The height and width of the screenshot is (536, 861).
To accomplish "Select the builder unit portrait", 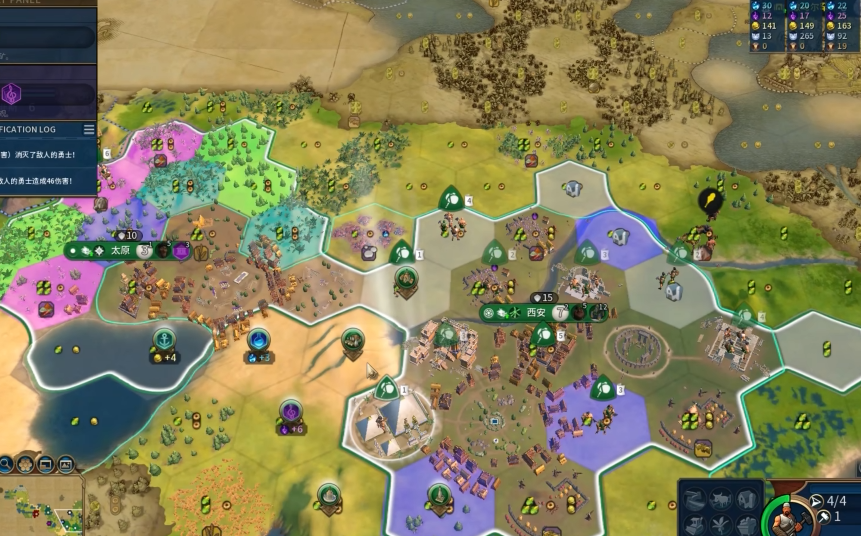I will point(790,516).
